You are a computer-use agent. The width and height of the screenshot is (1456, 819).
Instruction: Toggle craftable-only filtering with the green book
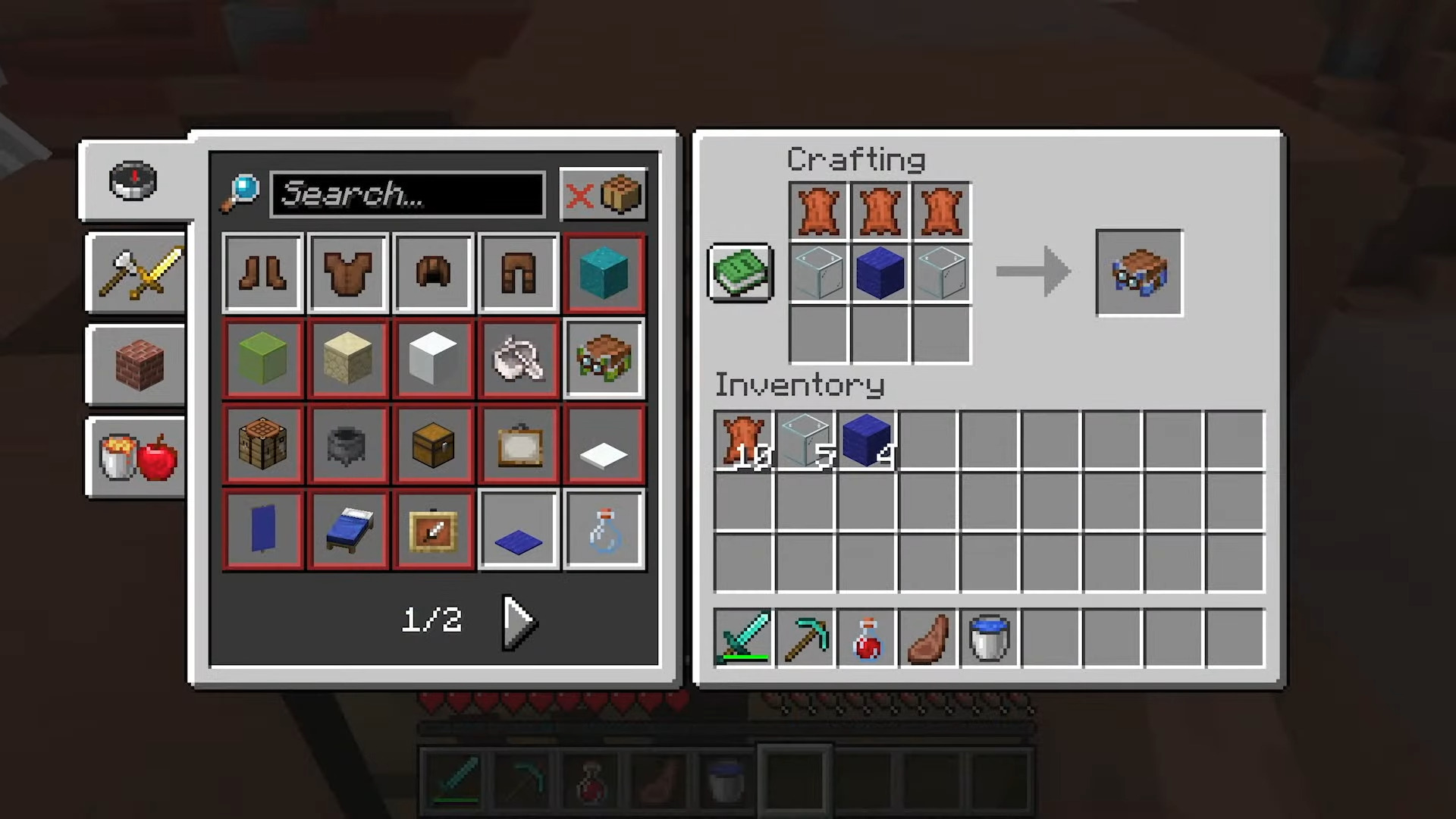point(739,273)
